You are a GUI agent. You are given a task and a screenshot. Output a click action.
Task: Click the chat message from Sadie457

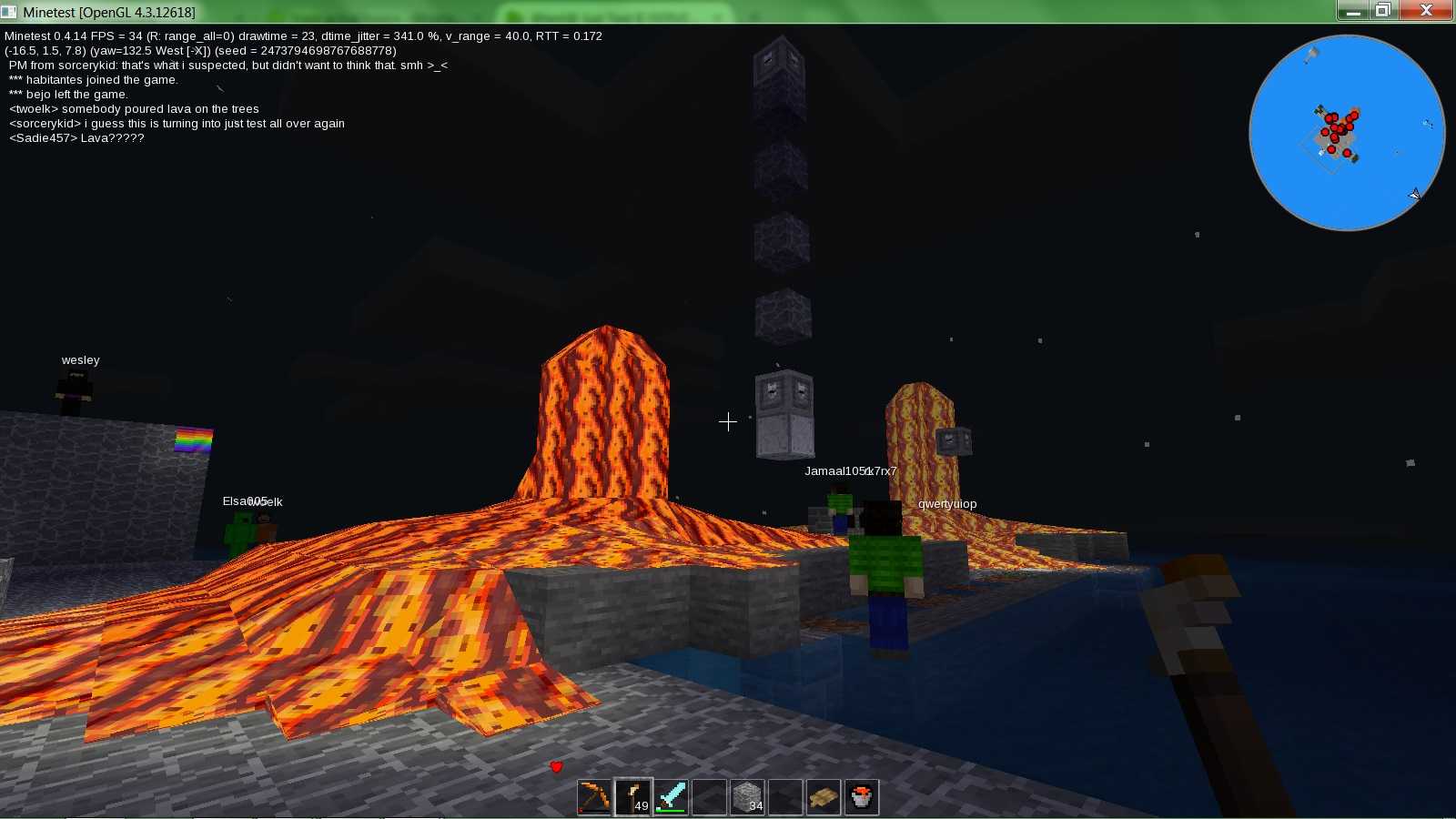76,137
